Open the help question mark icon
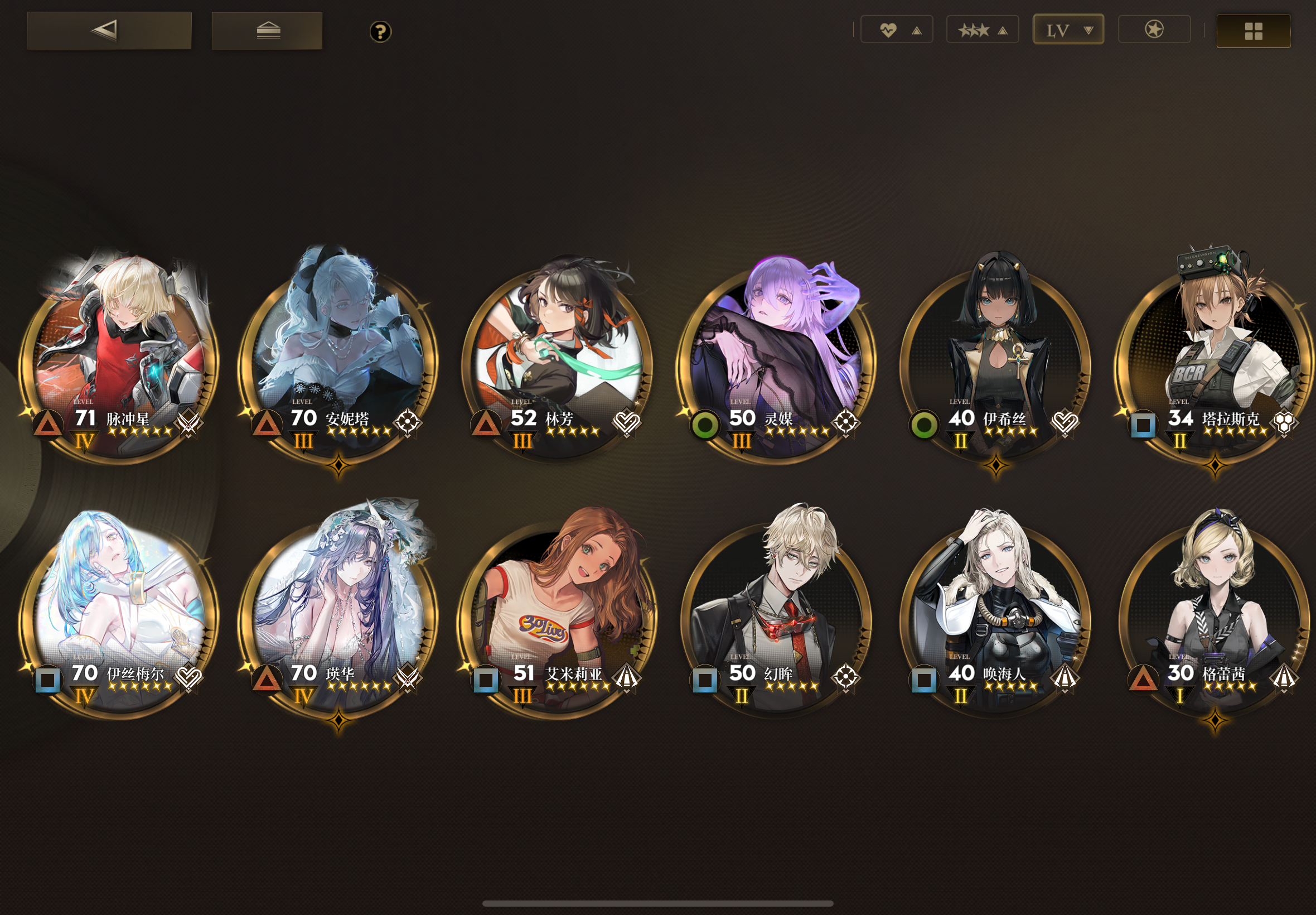Viewport: 1316px width, 915px height. (379, 32)
